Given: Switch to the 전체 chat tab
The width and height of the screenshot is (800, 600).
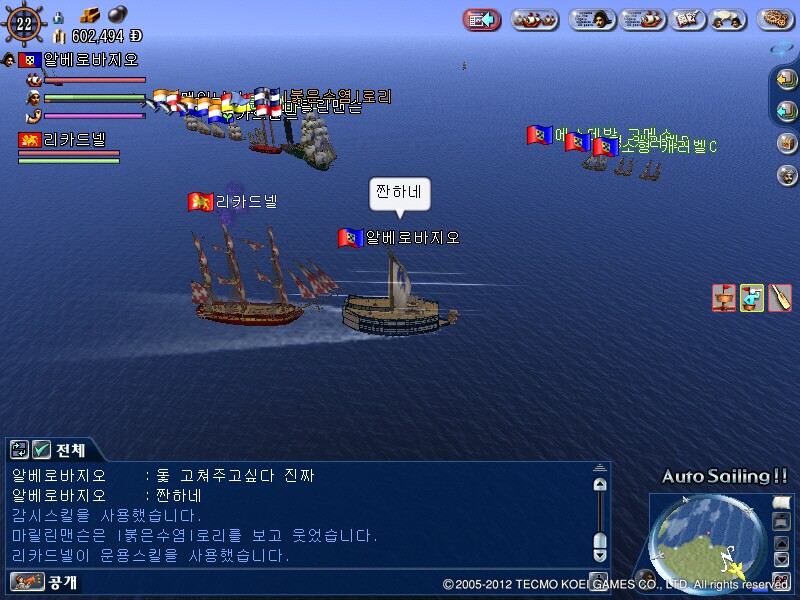Looking at the screenshot, I should pos(70,450).
